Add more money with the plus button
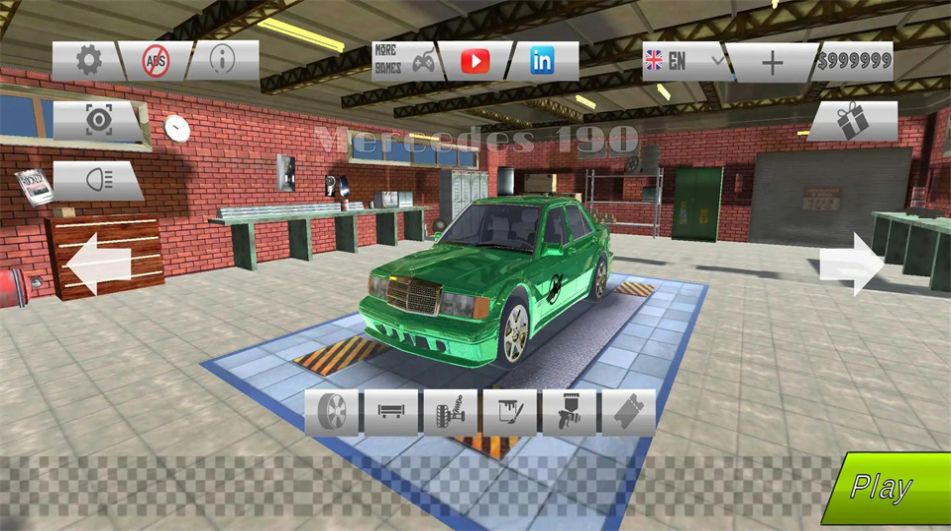 point(772,61)
